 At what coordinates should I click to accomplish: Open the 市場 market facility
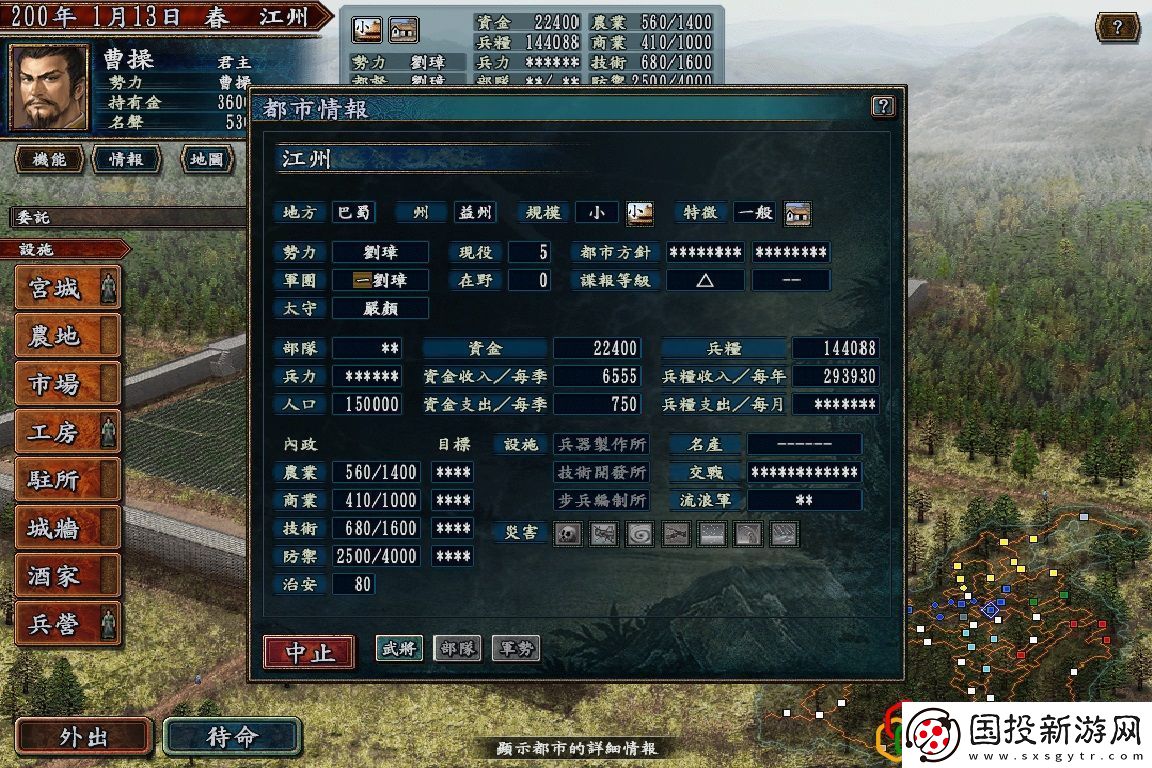click(x=68, y=385)
